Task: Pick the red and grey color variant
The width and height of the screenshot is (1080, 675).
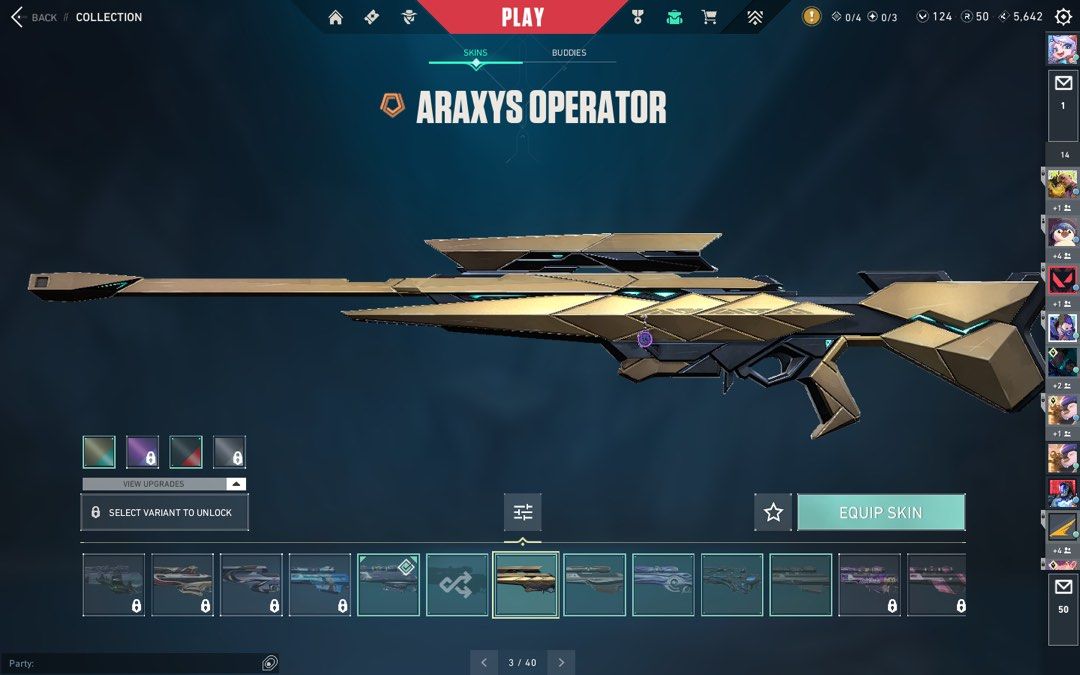Action: click(186, 452)
